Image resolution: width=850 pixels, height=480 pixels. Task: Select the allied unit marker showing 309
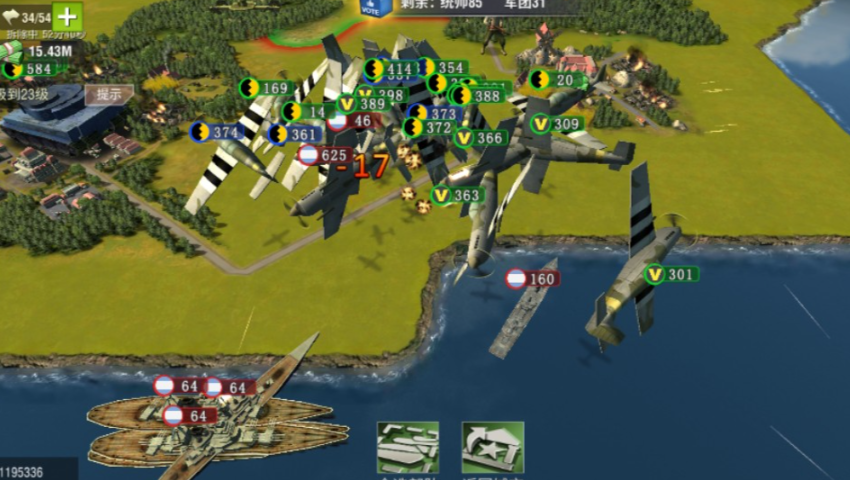(556, 124)
